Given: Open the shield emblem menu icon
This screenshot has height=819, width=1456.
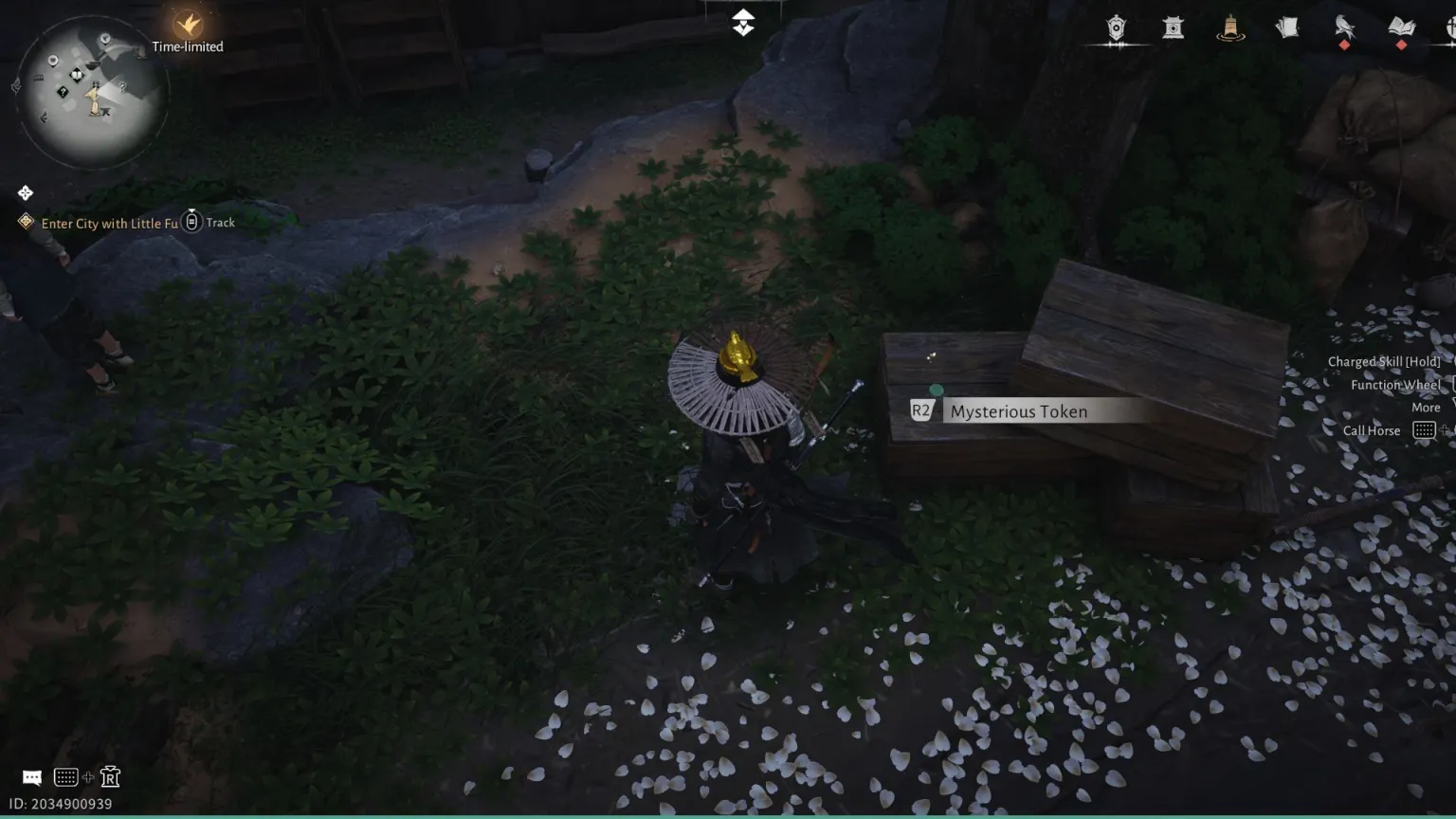Looking at the screenshot, I should tap(1116, 27).
